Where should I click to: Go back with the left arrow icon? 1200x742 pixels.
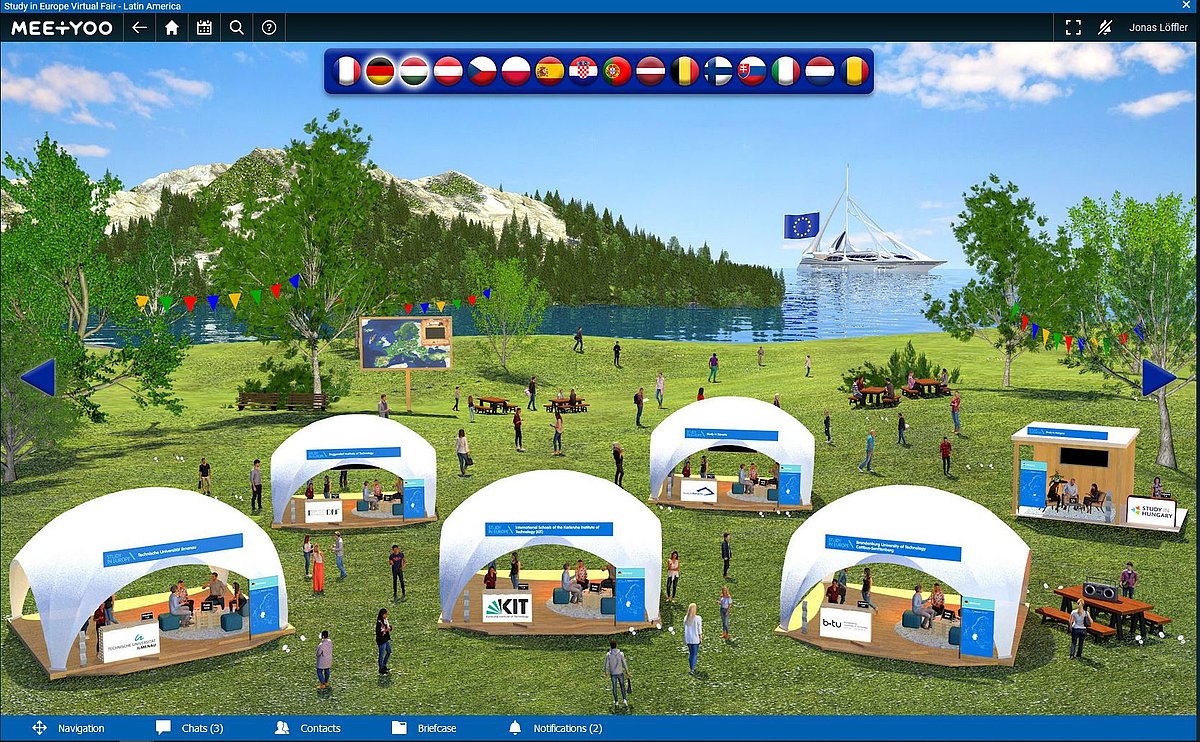click(x=139, y=28)
